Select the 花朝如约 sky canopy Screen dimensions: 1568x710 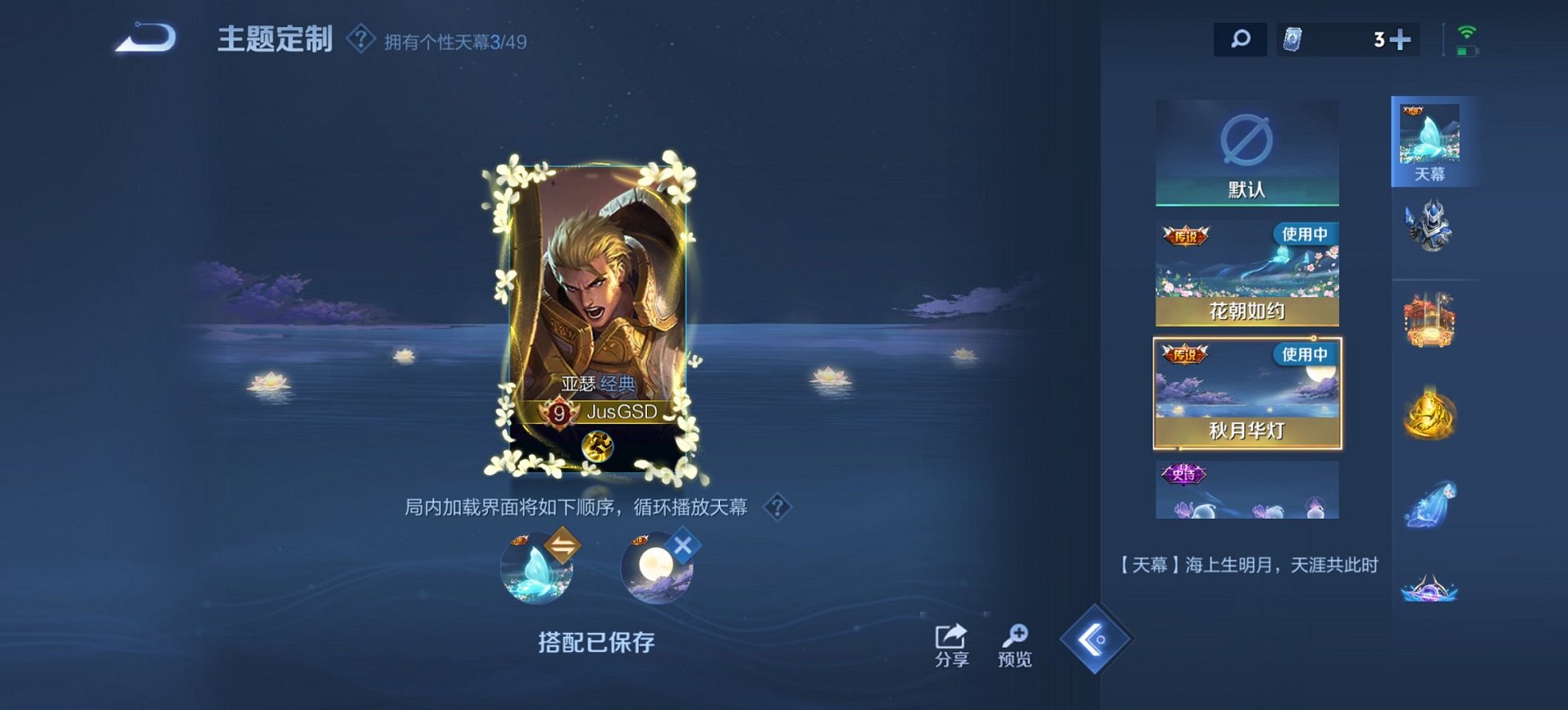click(x=1247, y=273)
